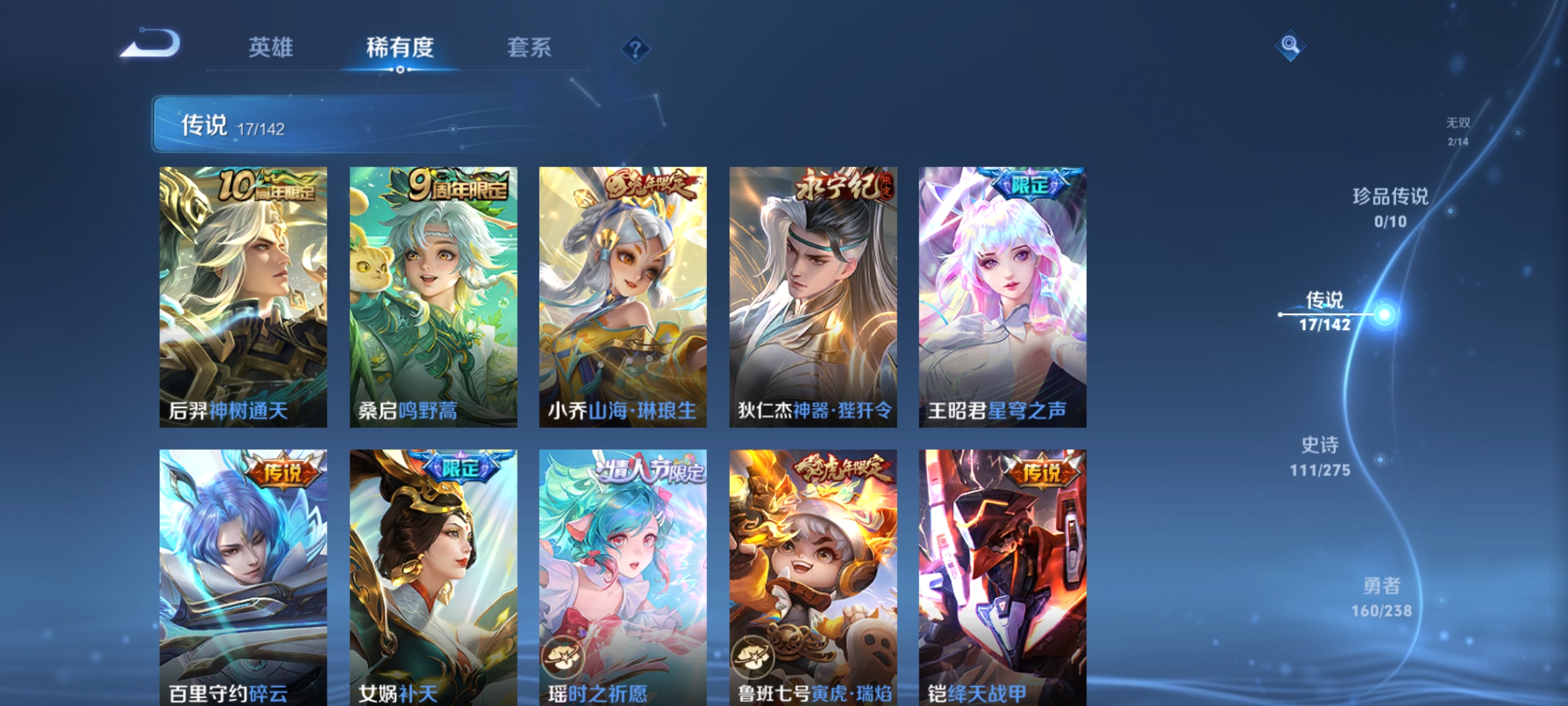1568x706 pixels.
Task: Click the star emblem icon on 瑶 skin card
Action: click(x=563, y=656)
